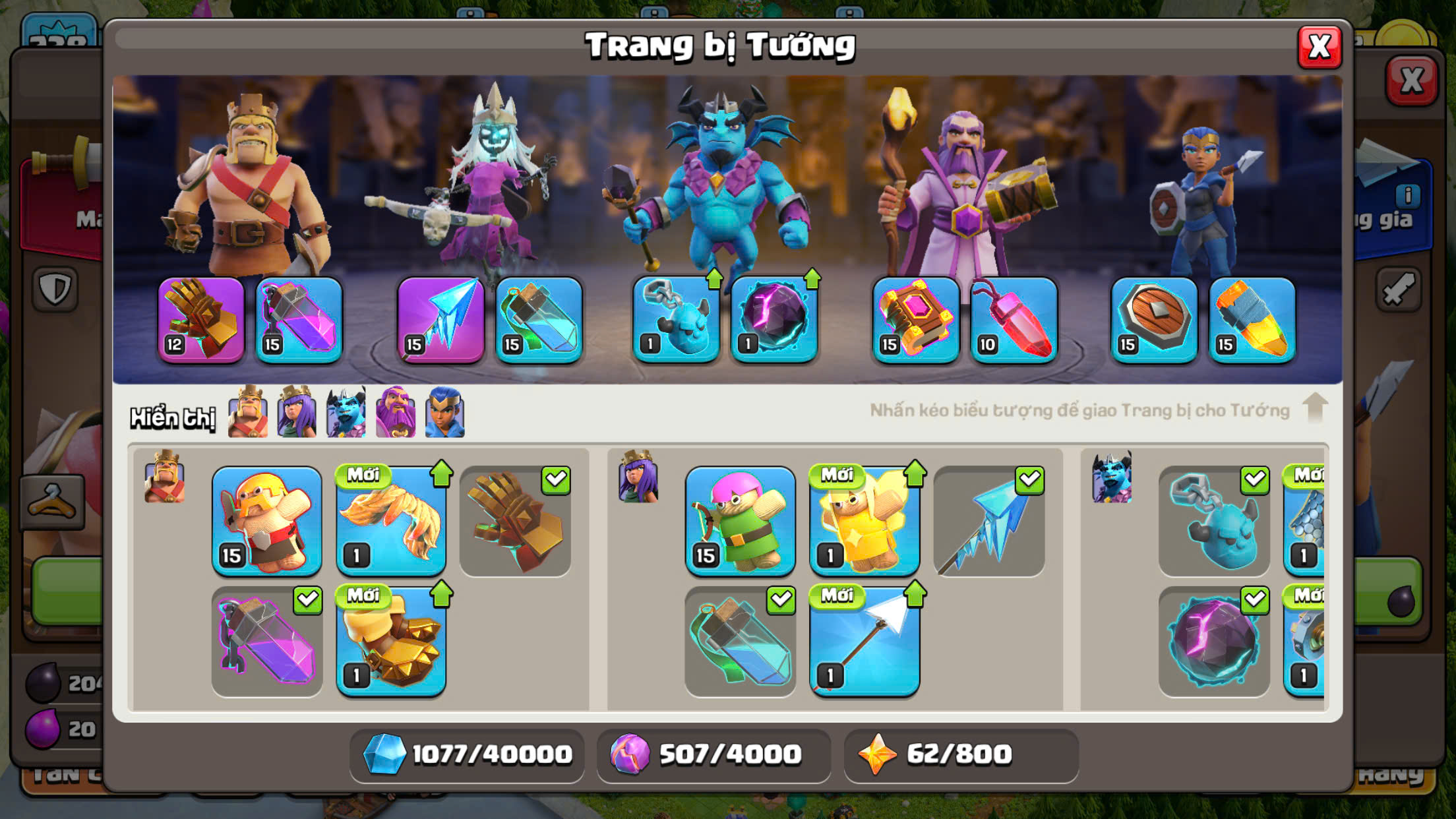
Task: Filter by blue Minion Prince portrait in Hiển thị
Action: [346, 413]
